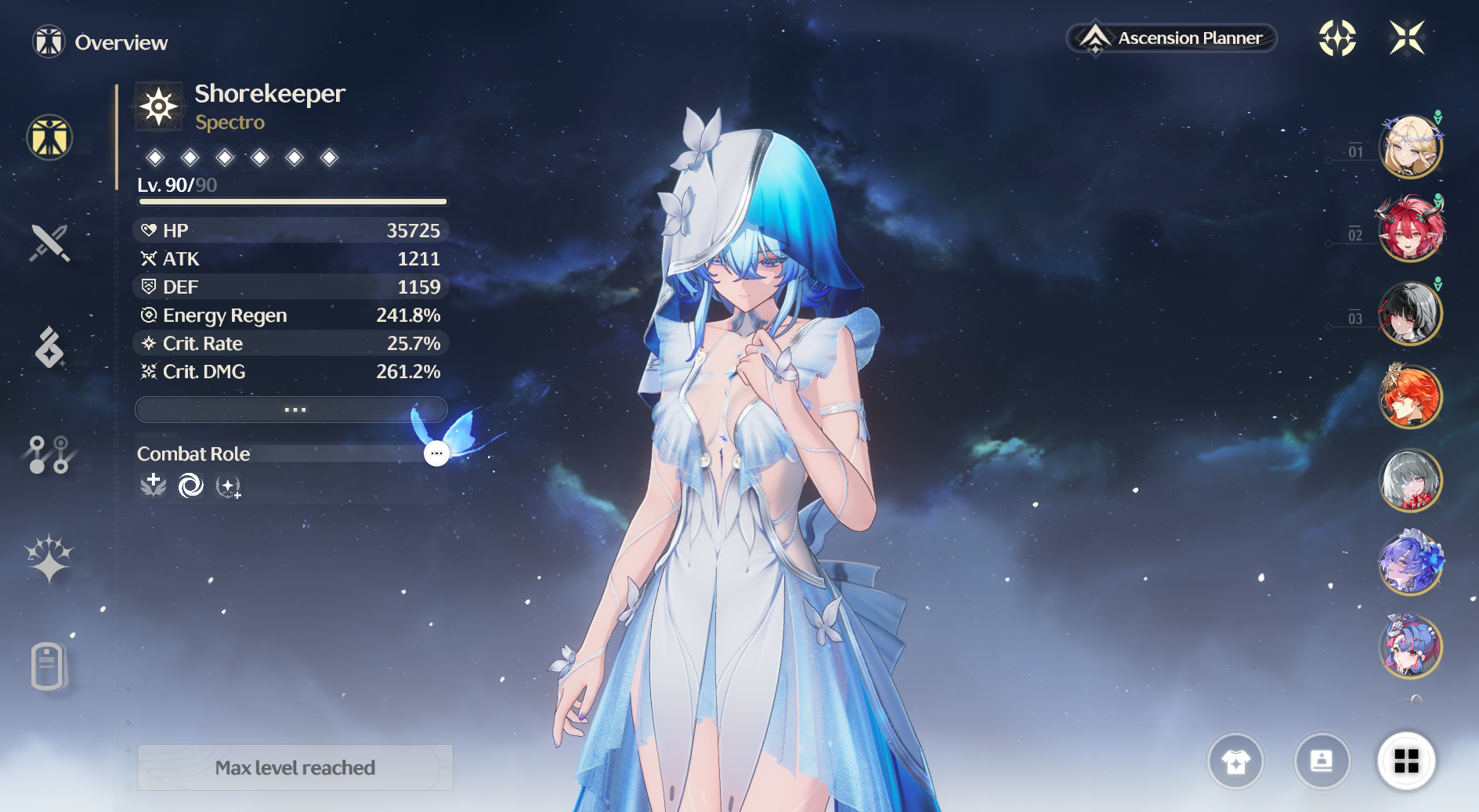Image resolution: width=1479 pixels, height=812 pixels.
Task: Select black-haired character in slot 03
Action: 1410,313
